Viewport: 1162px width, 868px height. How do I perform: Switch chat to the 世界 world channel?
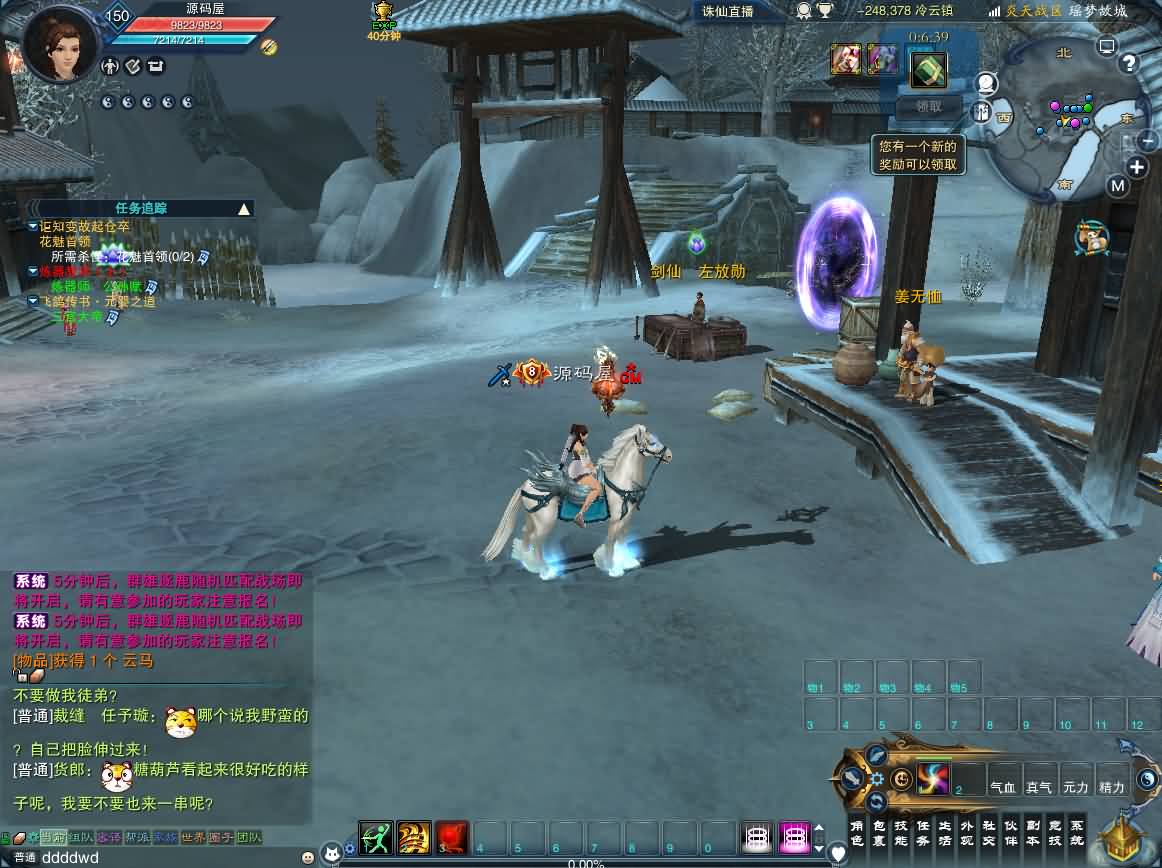click(193, 838)
